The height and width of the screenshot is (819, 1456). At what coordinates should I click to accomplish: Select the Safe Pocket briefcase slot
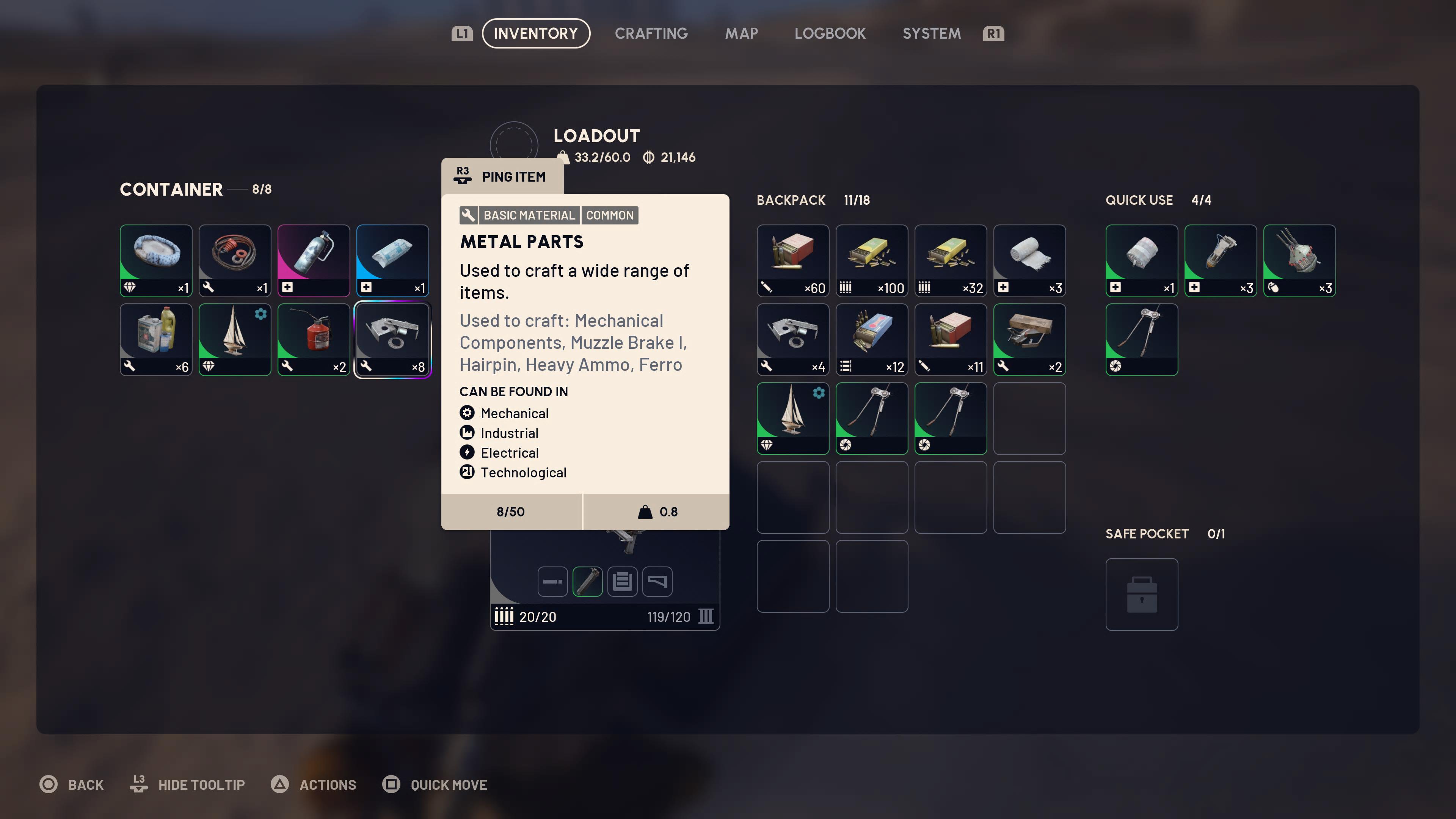tap(1141, 594)
